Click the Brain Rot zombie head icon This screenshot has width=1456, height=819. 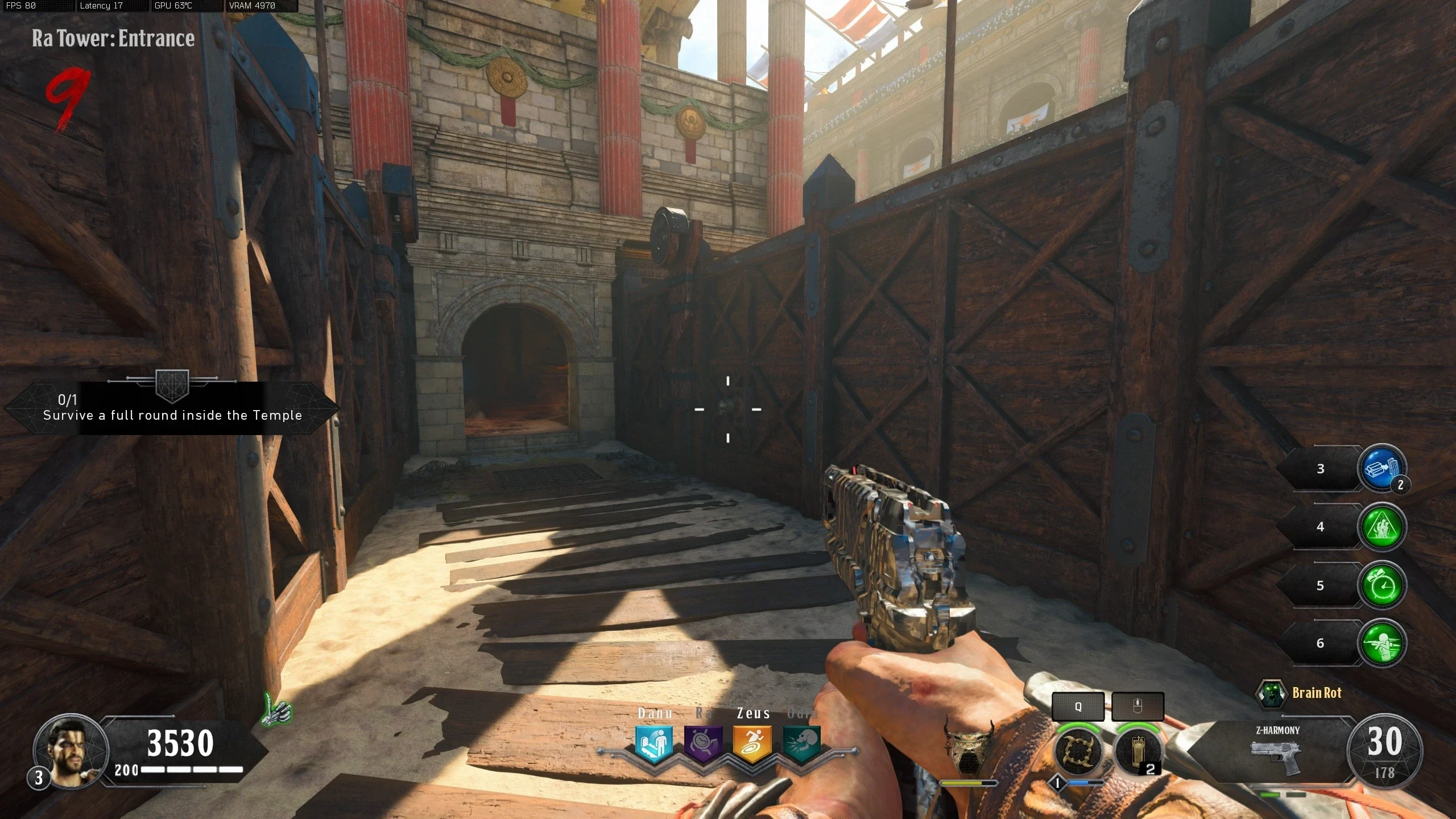click(1271, 693)
